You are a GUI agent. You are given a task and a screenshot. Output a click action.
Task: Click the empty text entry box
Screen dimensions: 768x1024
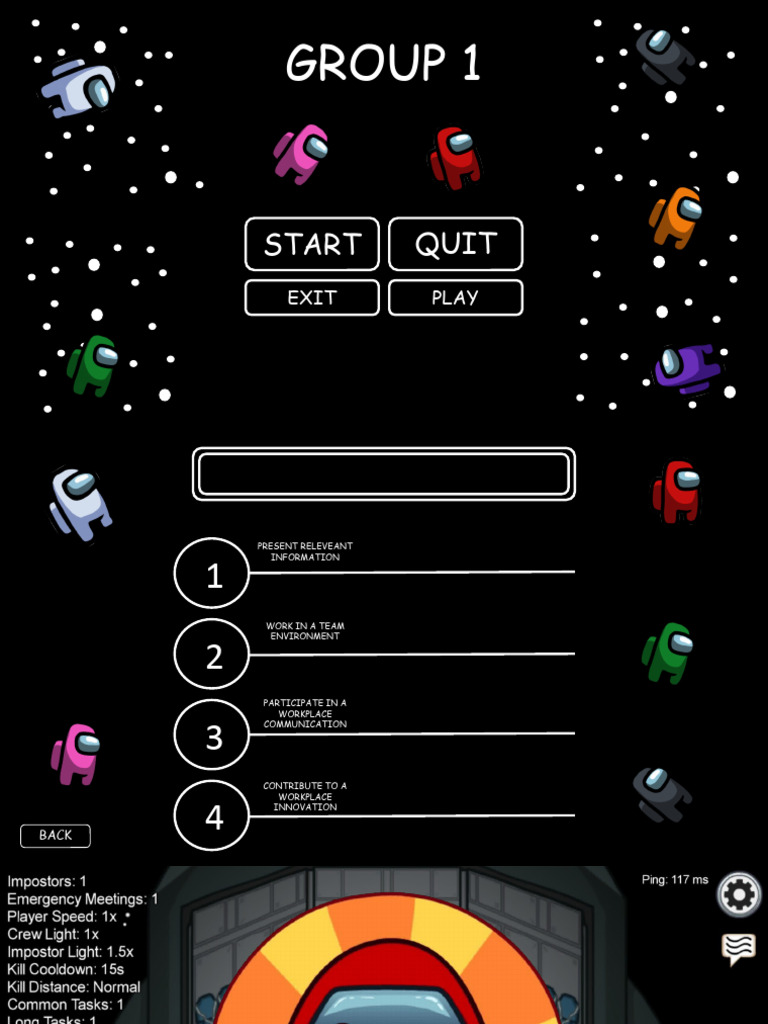[384, 474]
